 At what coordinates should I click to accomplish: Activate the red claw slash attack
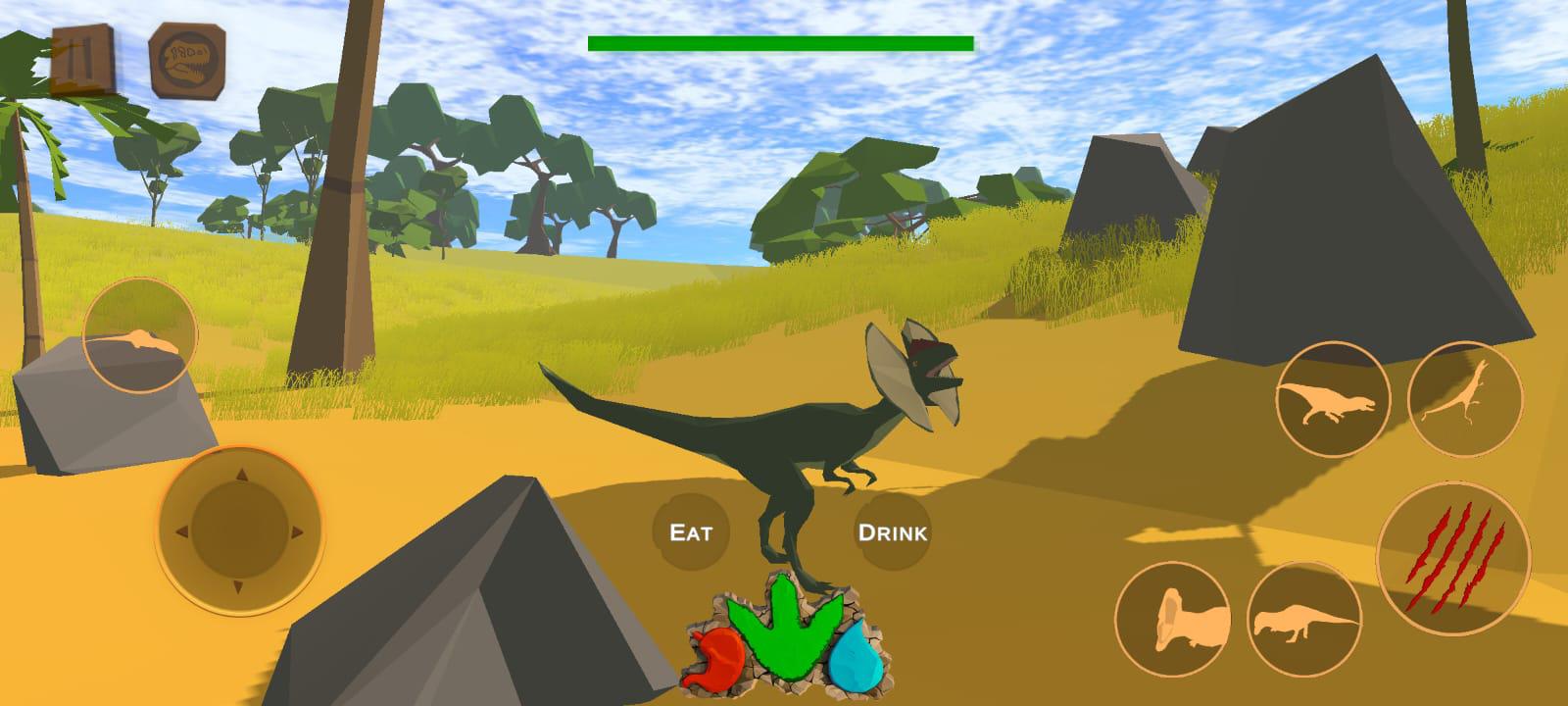(x=1453, y=556)
